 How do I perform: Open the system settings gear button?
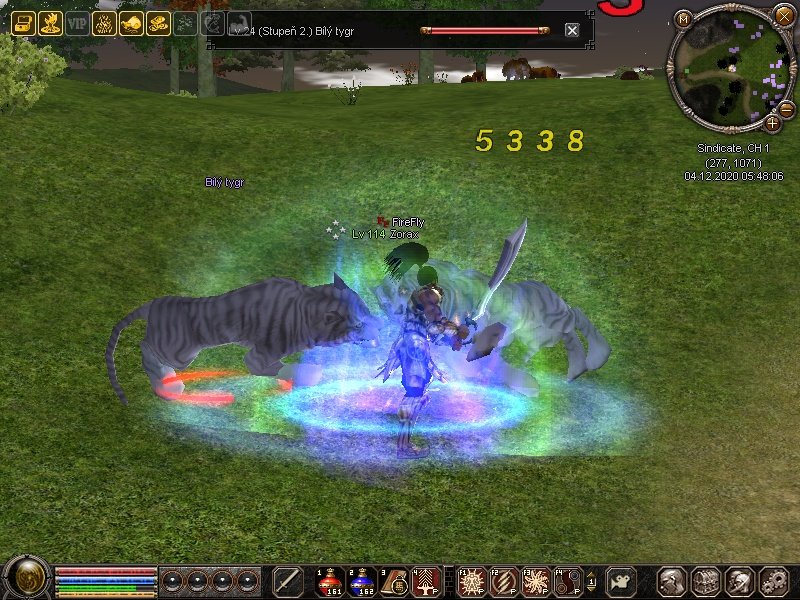pos(774,581)
